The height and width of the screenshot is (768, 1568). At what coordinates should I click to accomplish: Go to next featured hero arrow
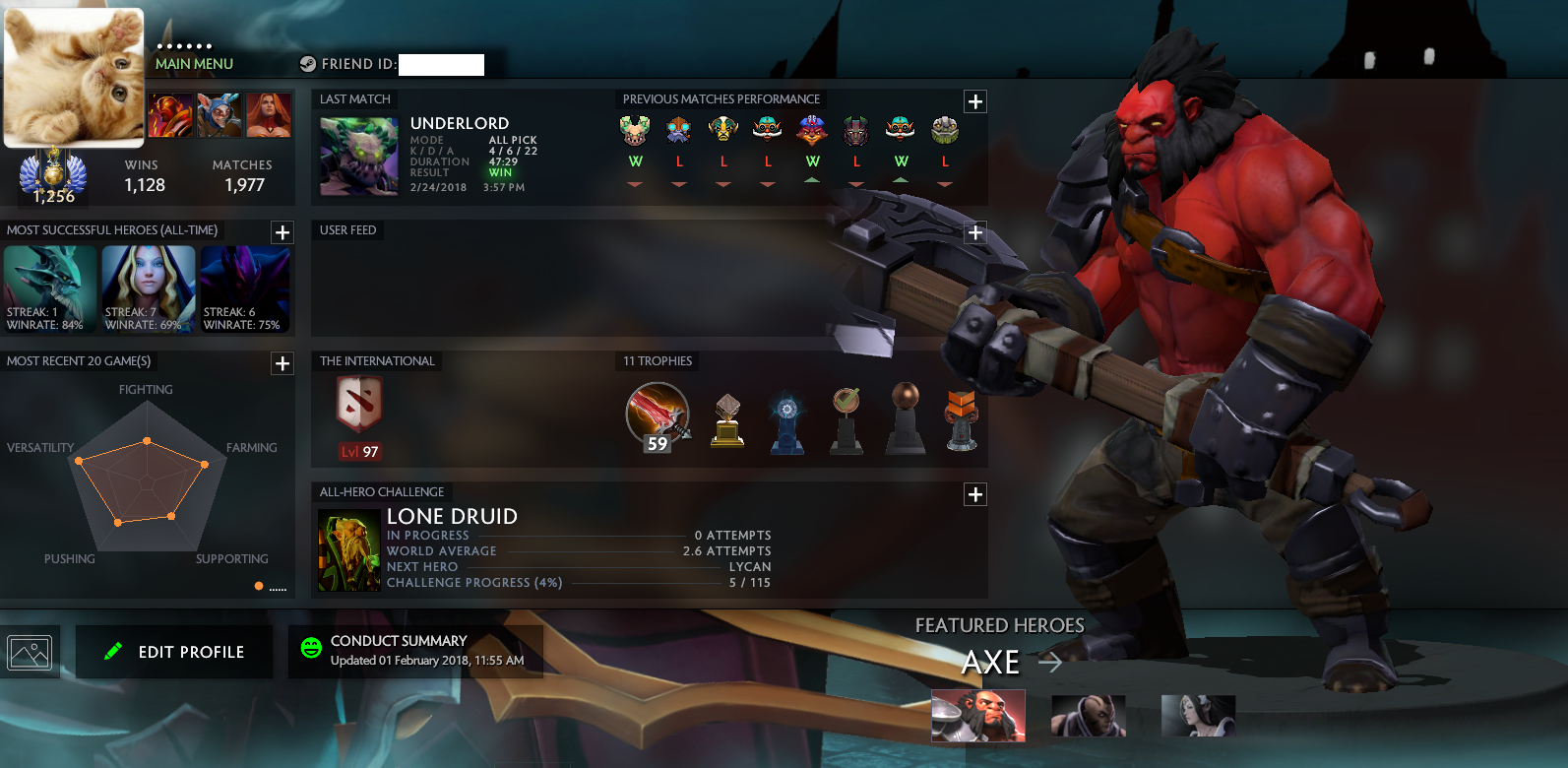[1050, 663]
